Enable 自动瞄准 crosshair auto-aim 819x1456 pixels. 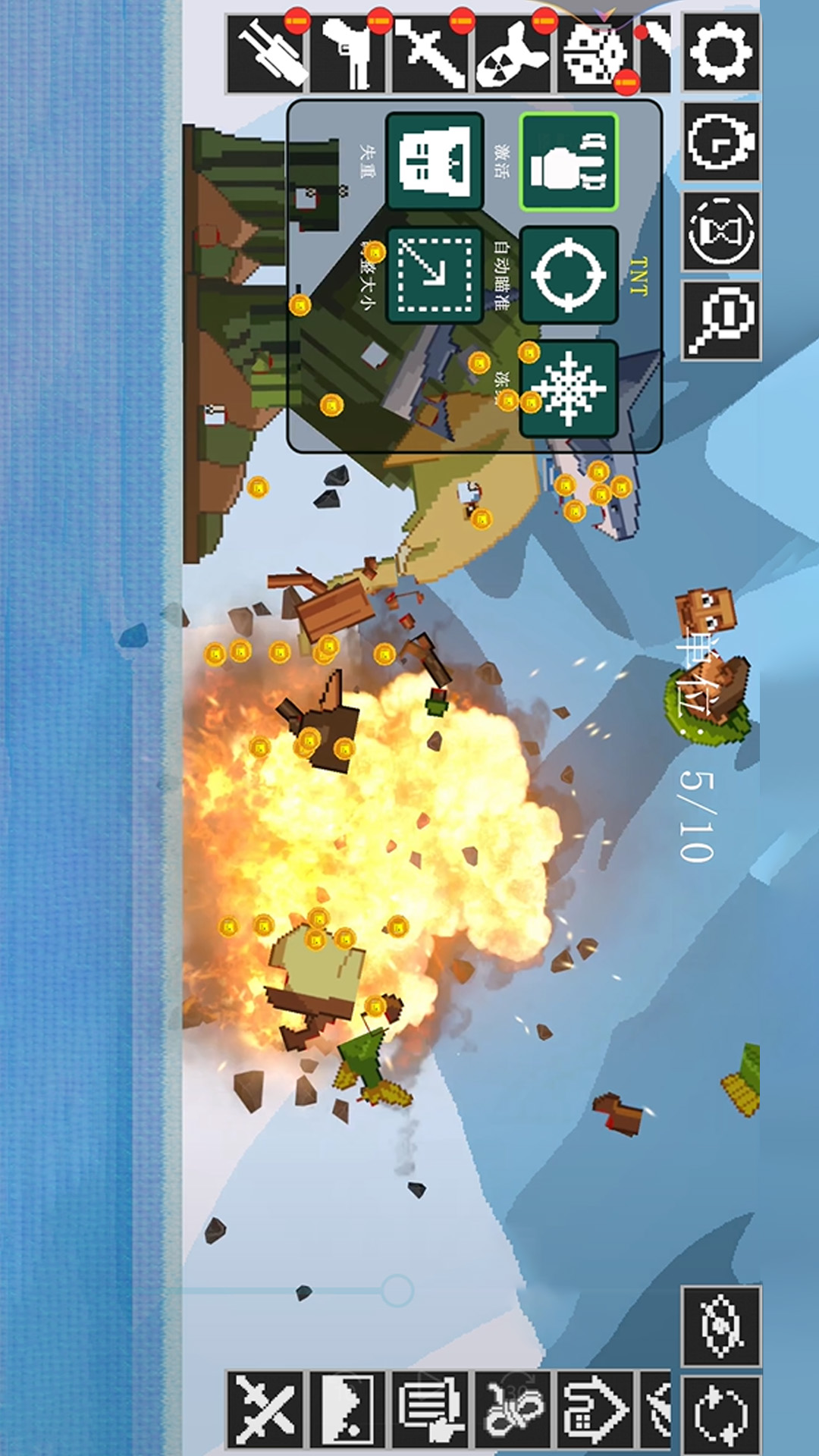click(568, 275)
